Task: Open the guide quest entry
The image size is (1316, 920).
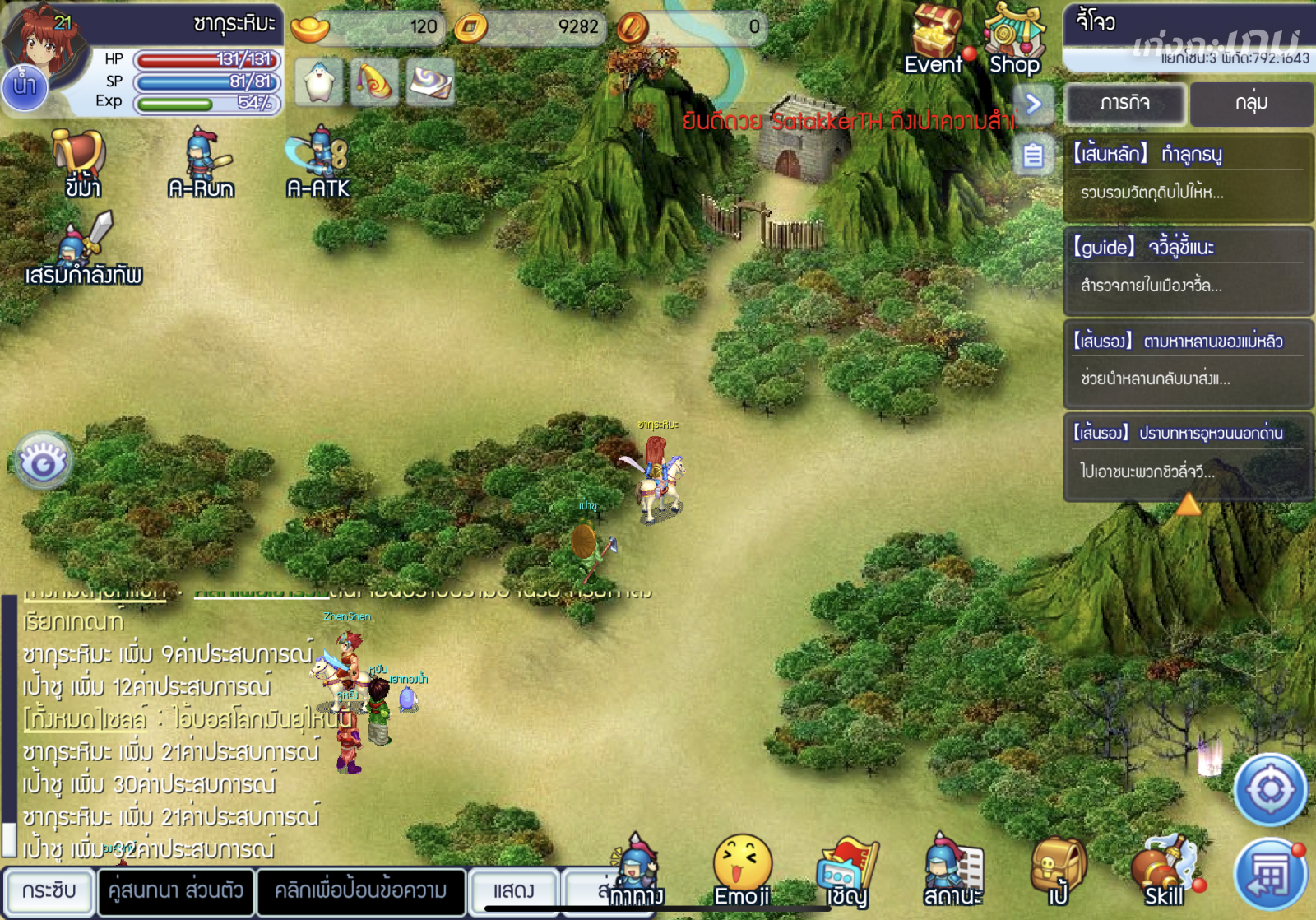Action: 1187,267
